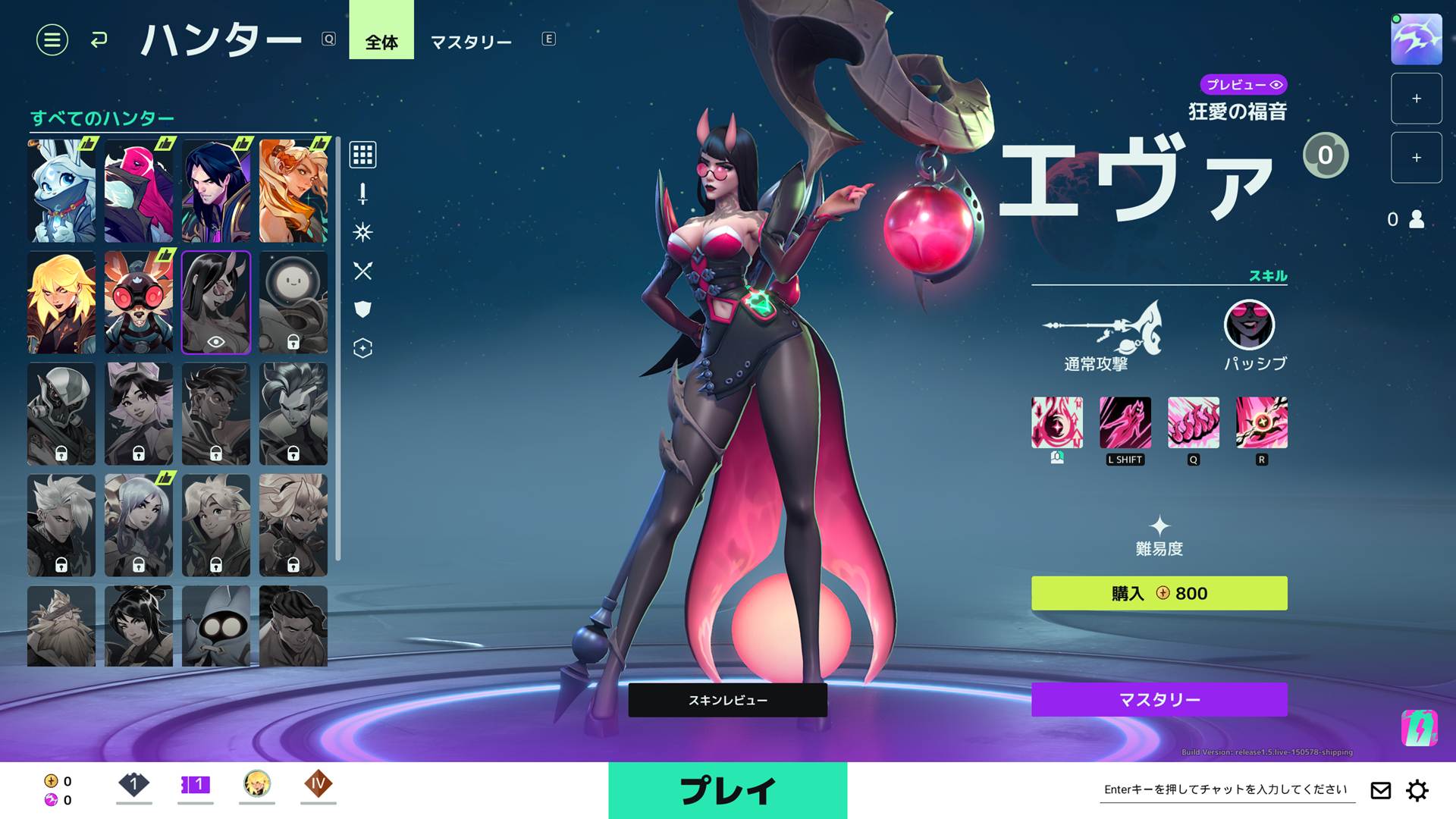
Task: Filter hunters by shield role icon
Action: point(362,309)
